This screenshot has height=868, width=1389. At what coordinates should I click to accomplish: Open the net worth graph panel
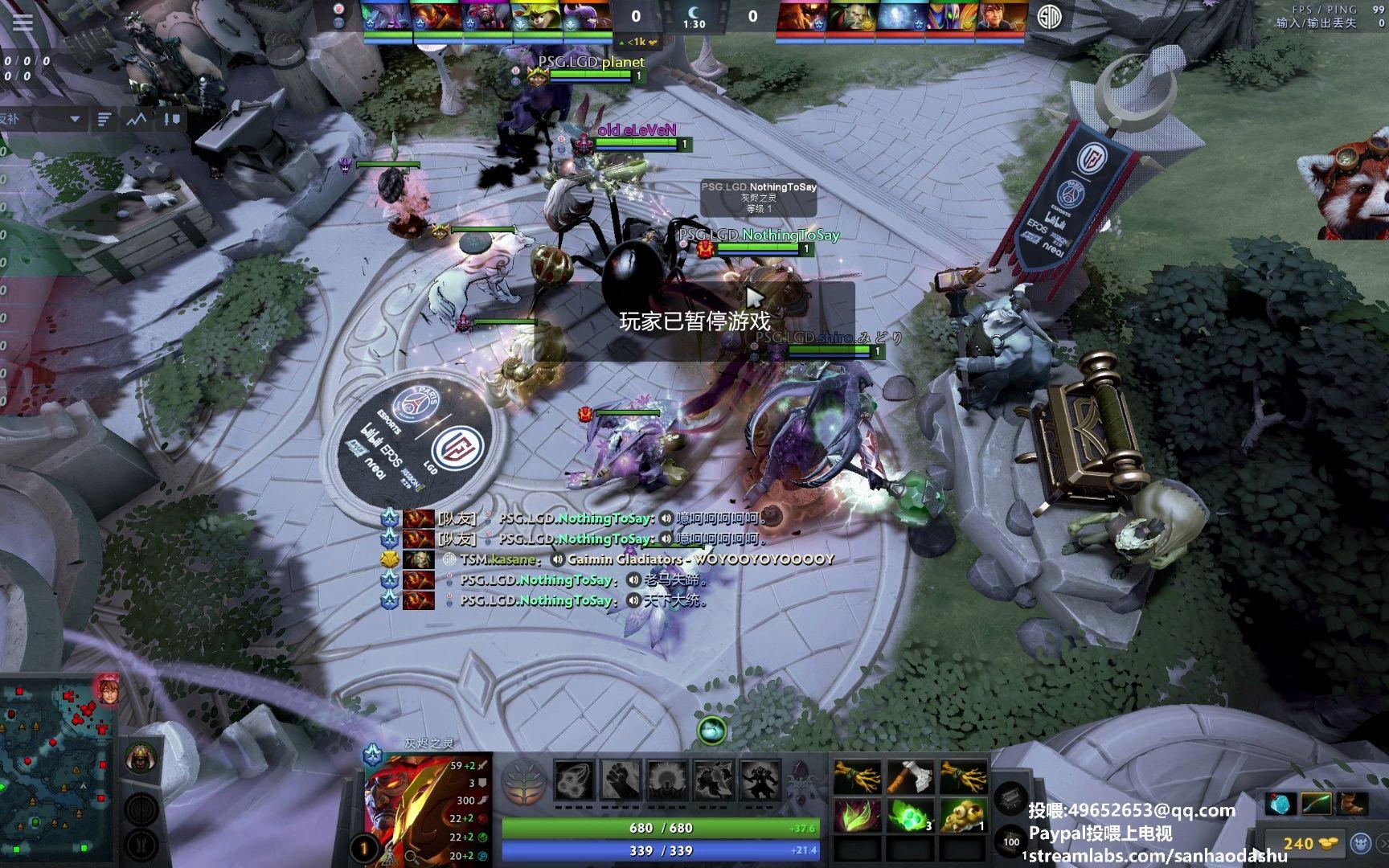coord(133,119)
